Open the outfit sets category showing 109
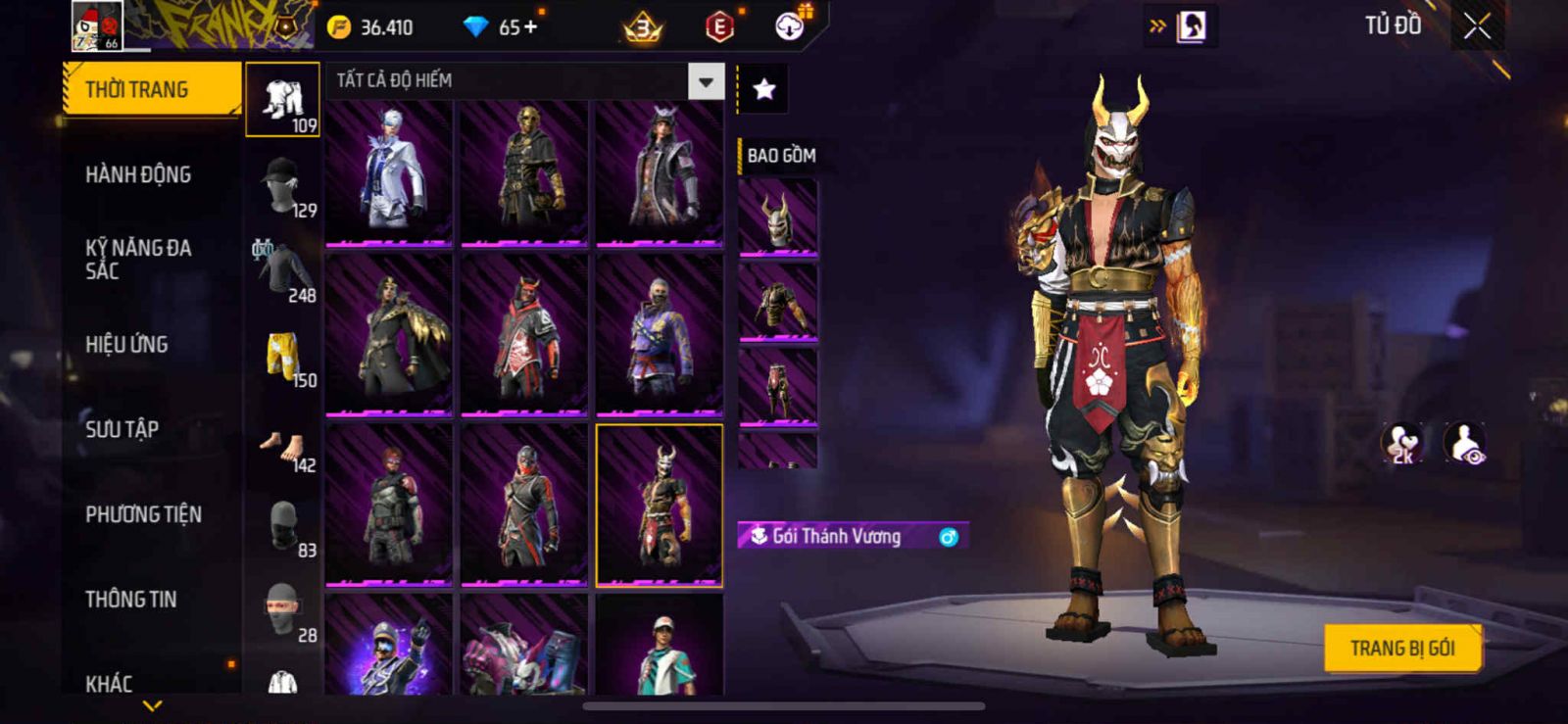1568x724 pixels. pos(282,100)
